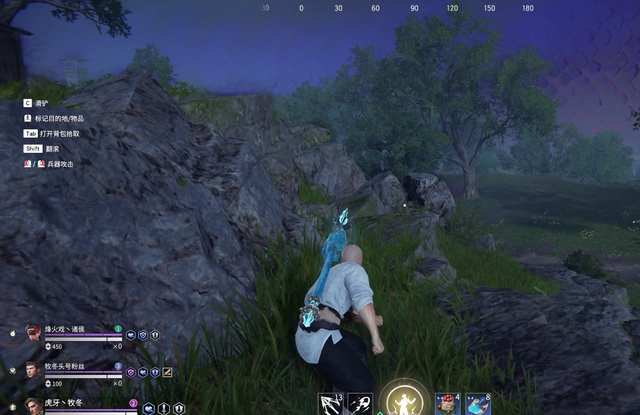Select teammate 虎牙丶牧冬 portrait
Viewport: 640px width, 415px height.
tap(34, 406)
